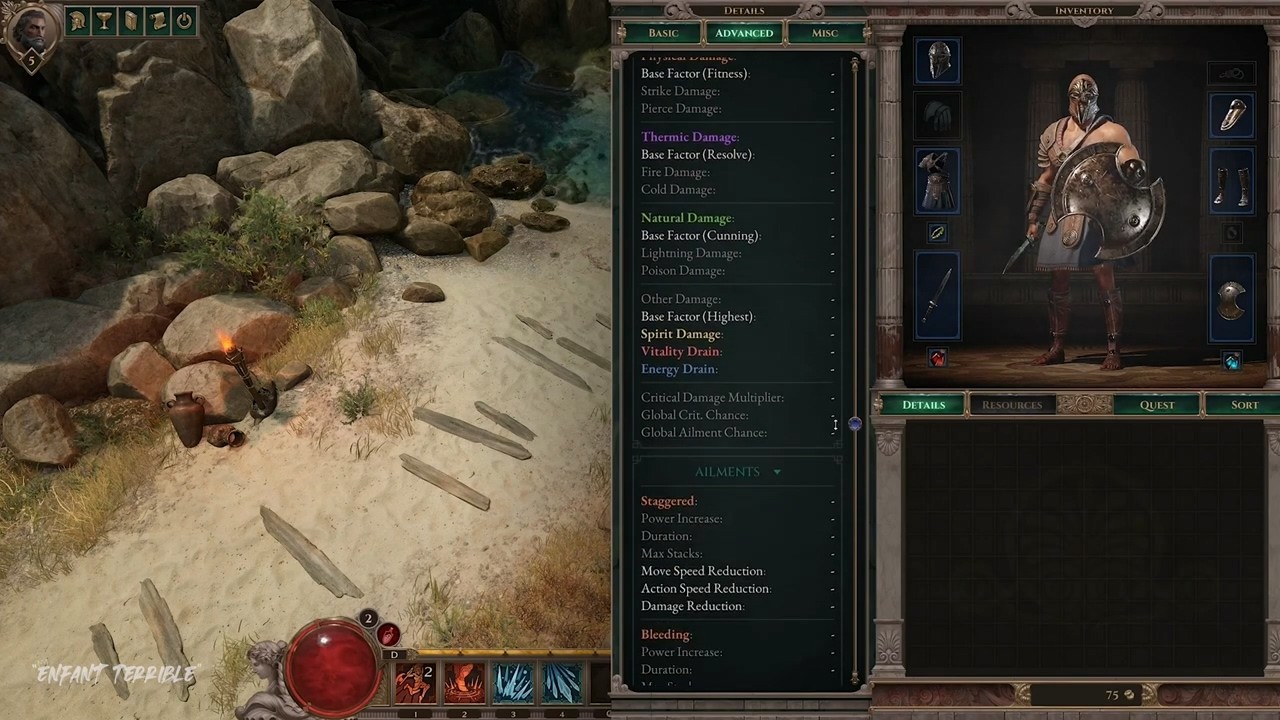Show the inventory Details tab
The image size is (1280, 720).
coord(923,405)
